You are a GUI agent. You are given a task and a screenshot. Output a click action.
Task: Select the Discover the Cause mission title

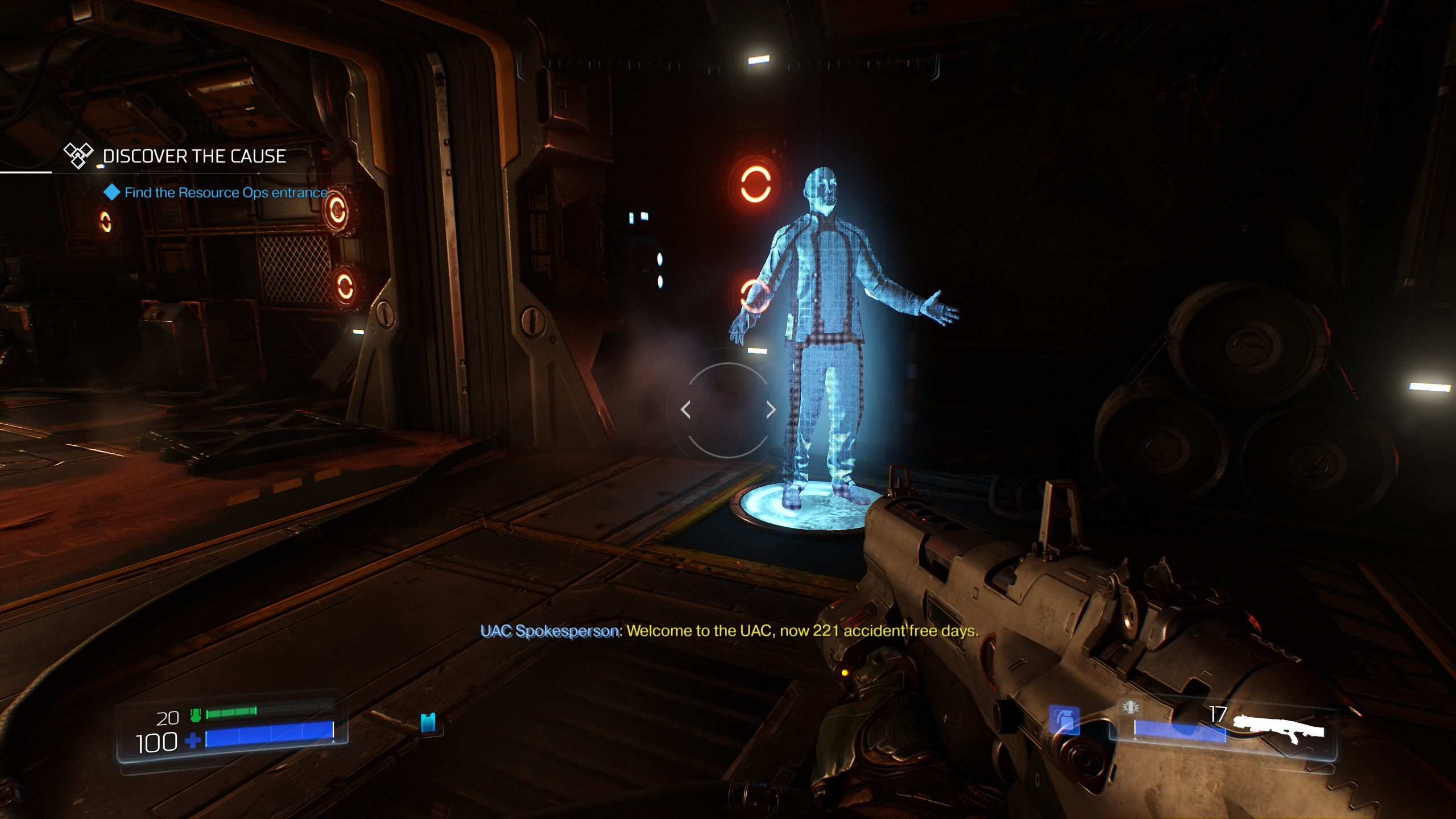pos(193,156)
